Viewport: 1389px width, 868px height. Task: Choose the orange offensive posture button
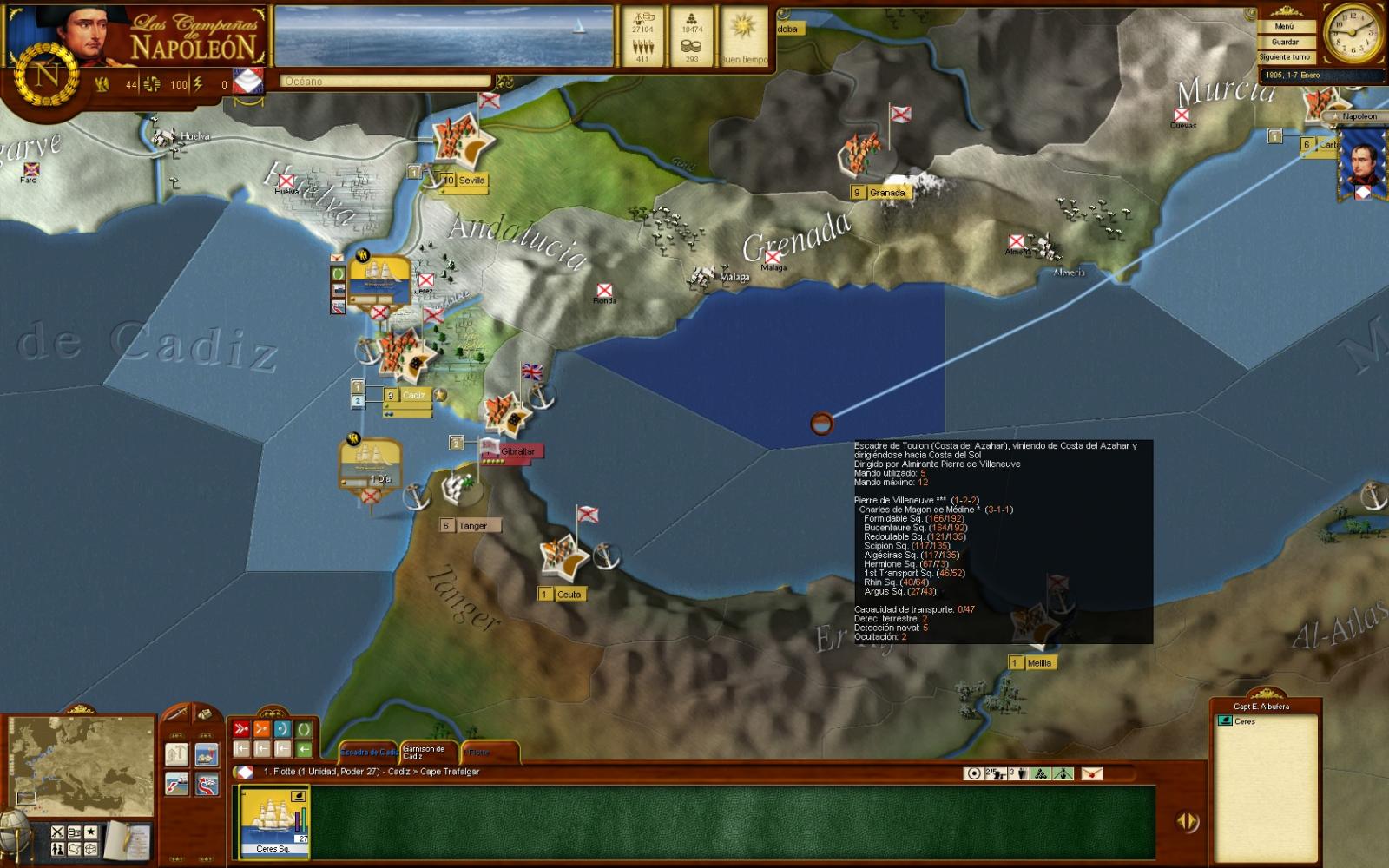click(x=262, y=729)
